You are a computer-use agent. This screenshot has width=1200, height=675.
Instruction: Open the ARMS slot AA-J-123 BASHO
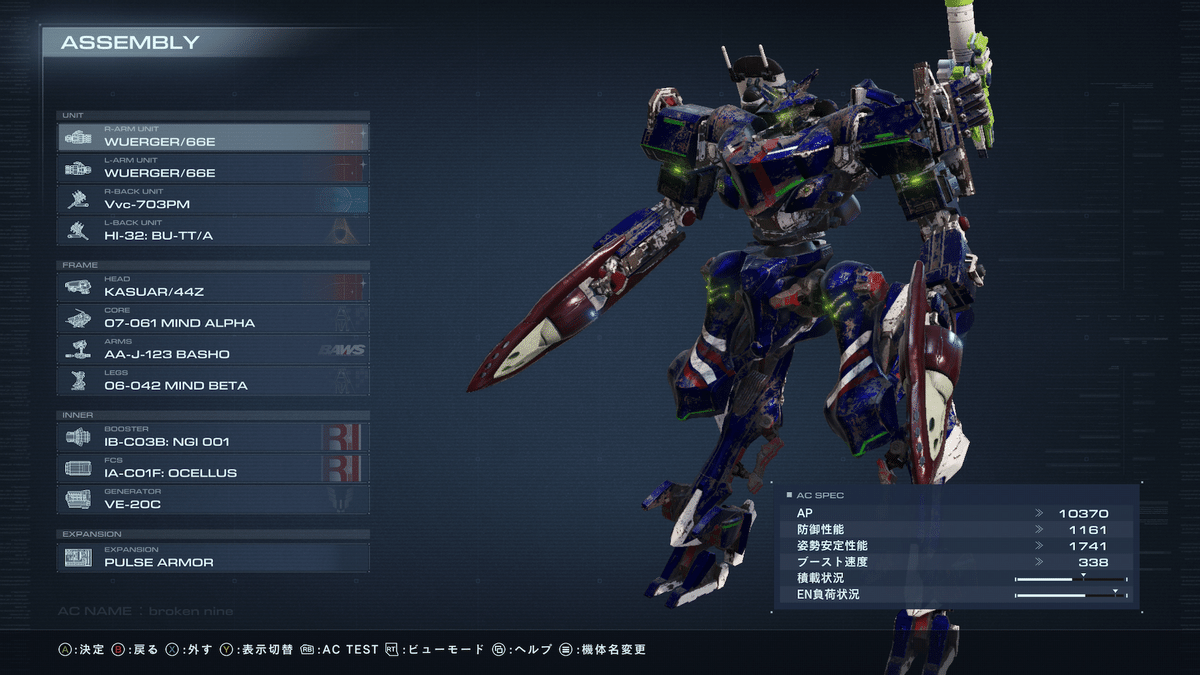pyautogui.click(x=213, y=349)
